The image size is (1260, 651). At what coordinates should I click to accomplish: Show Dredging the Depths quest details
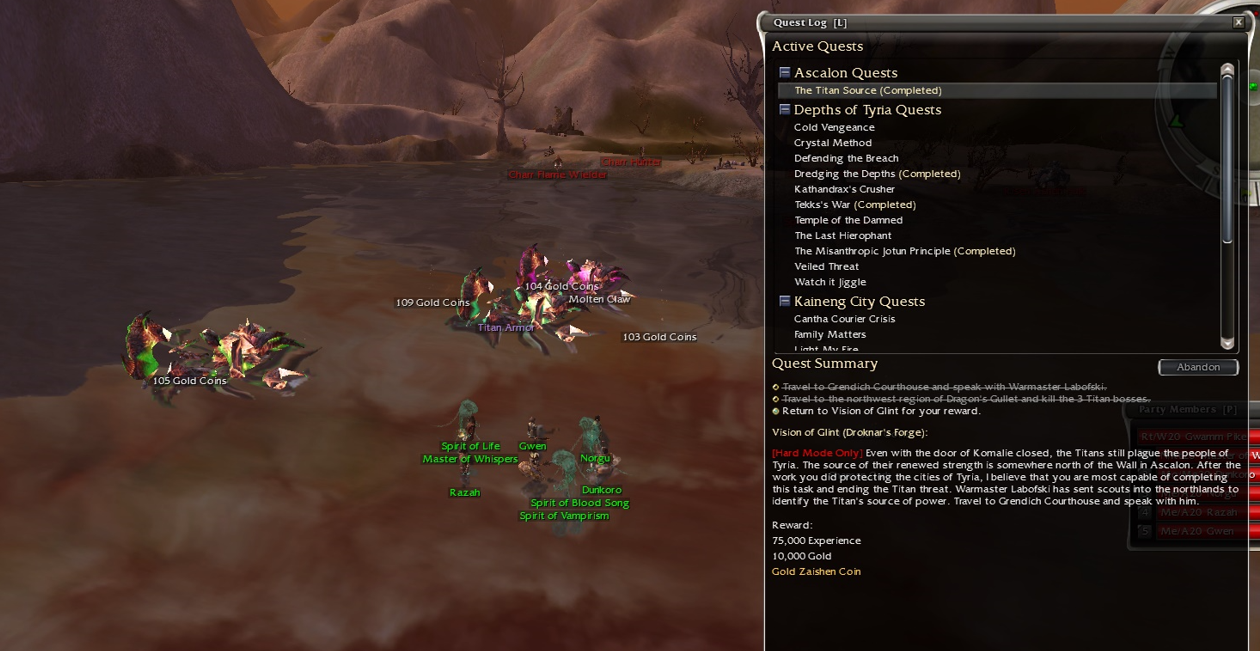[x=876, y=174]
